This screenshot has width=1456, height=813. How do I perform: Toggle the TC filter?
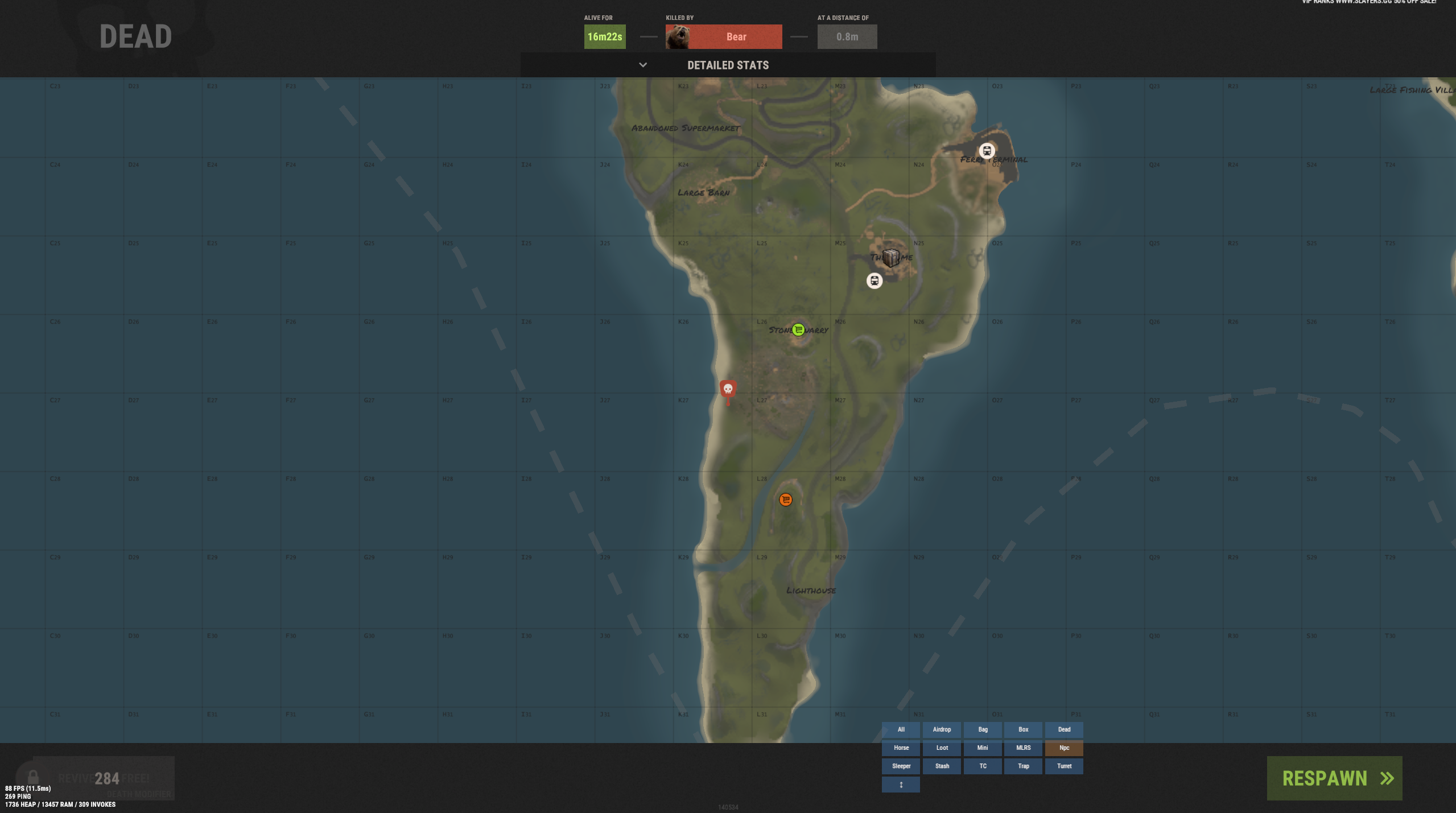click(983, 766)
